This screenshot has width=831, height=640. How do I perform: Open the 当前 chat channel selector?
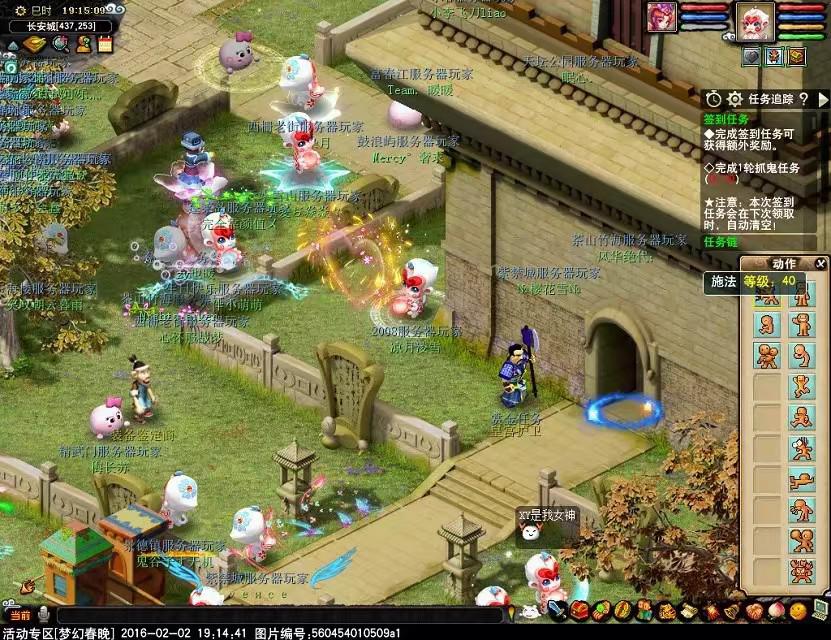click(x=21, y=615)
